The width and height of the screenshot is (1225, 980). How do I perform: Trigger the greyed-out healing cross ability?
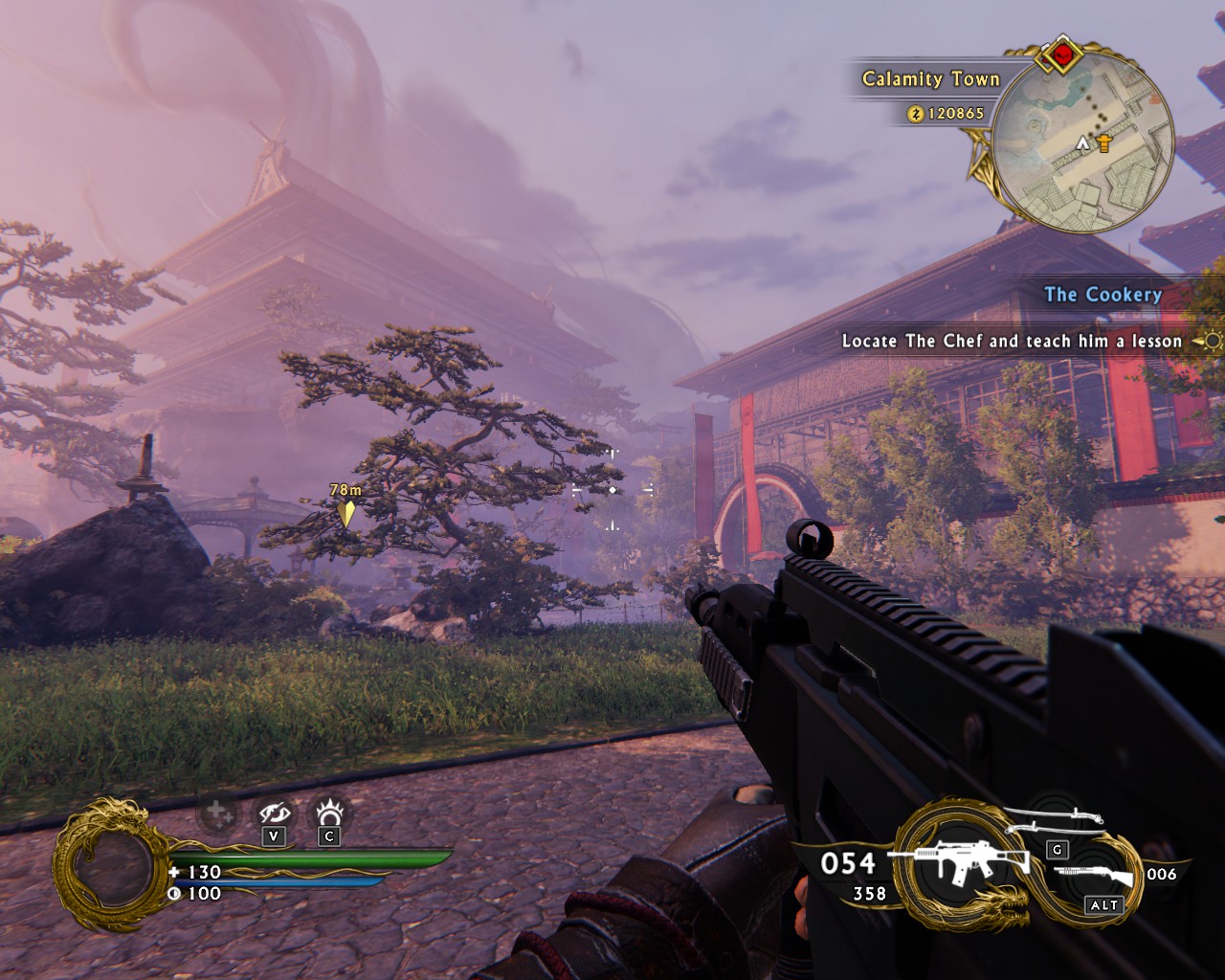tap(216, 815)
